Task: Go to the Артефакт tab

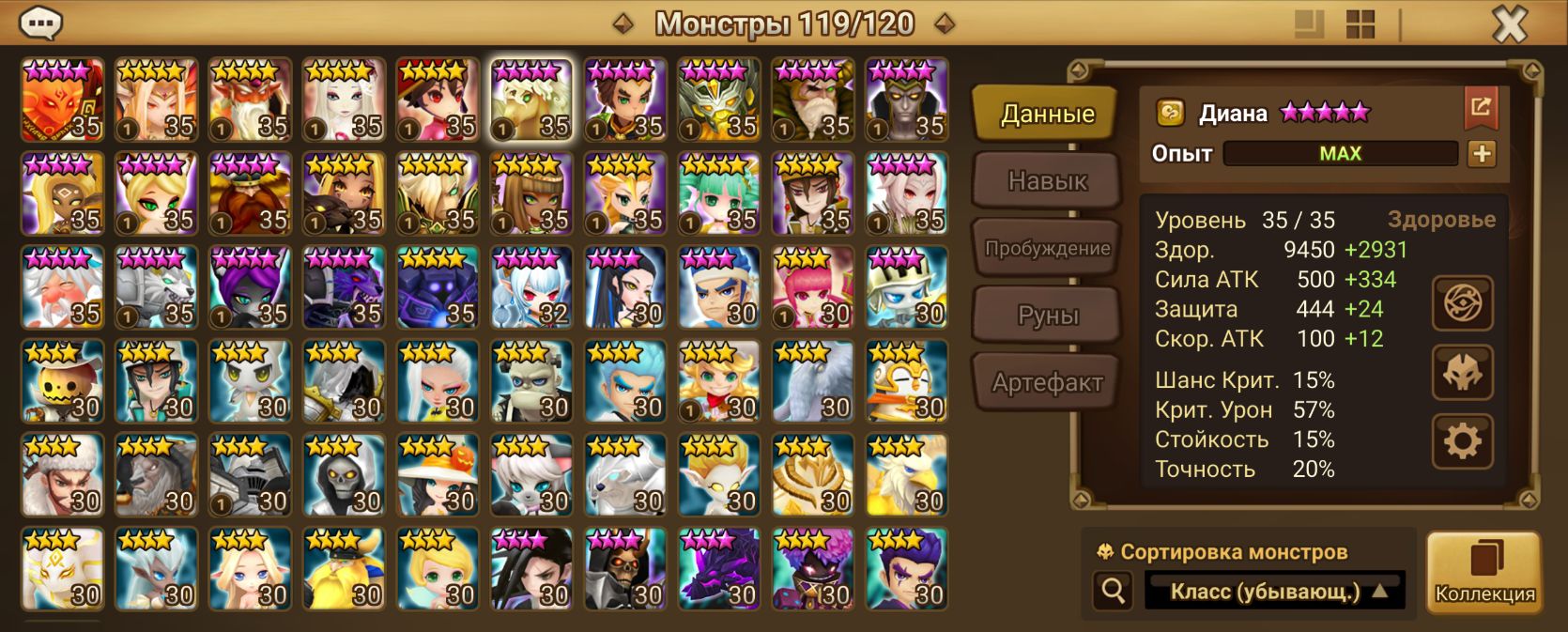Action: coord(1047,382)
